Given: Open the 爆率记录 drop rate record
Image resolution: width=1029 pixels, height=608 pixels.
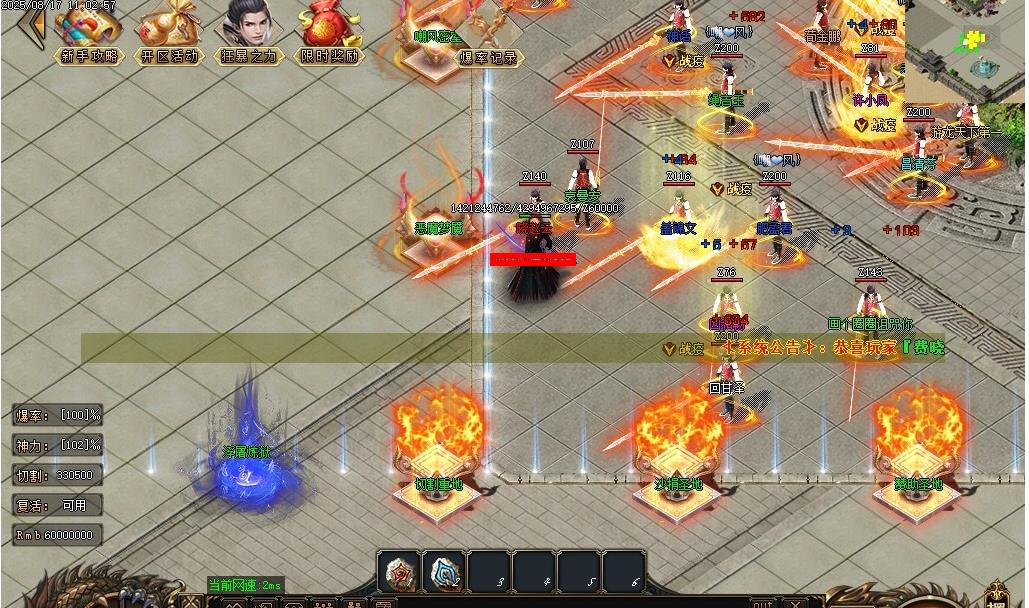Looking at the screenshot, I should click(490, 58).
